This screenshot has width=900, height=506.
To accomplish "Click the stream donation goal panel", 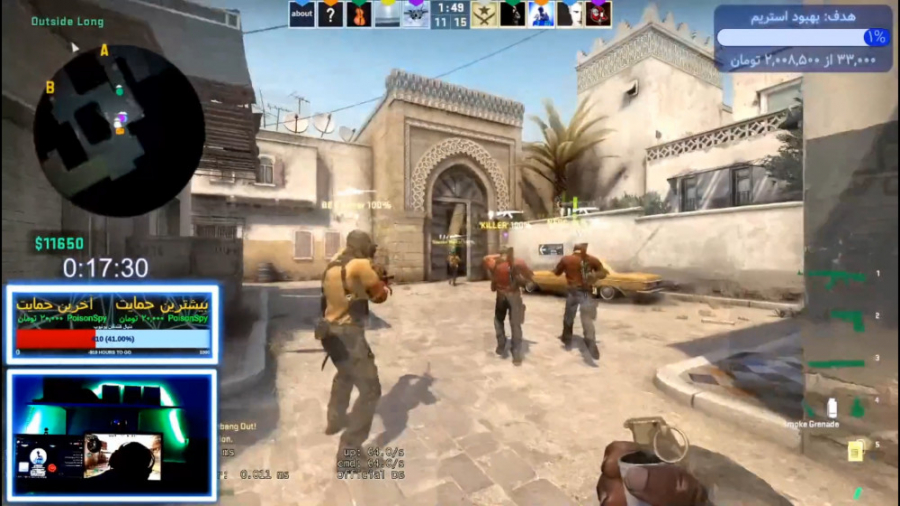I will (803, 38).
